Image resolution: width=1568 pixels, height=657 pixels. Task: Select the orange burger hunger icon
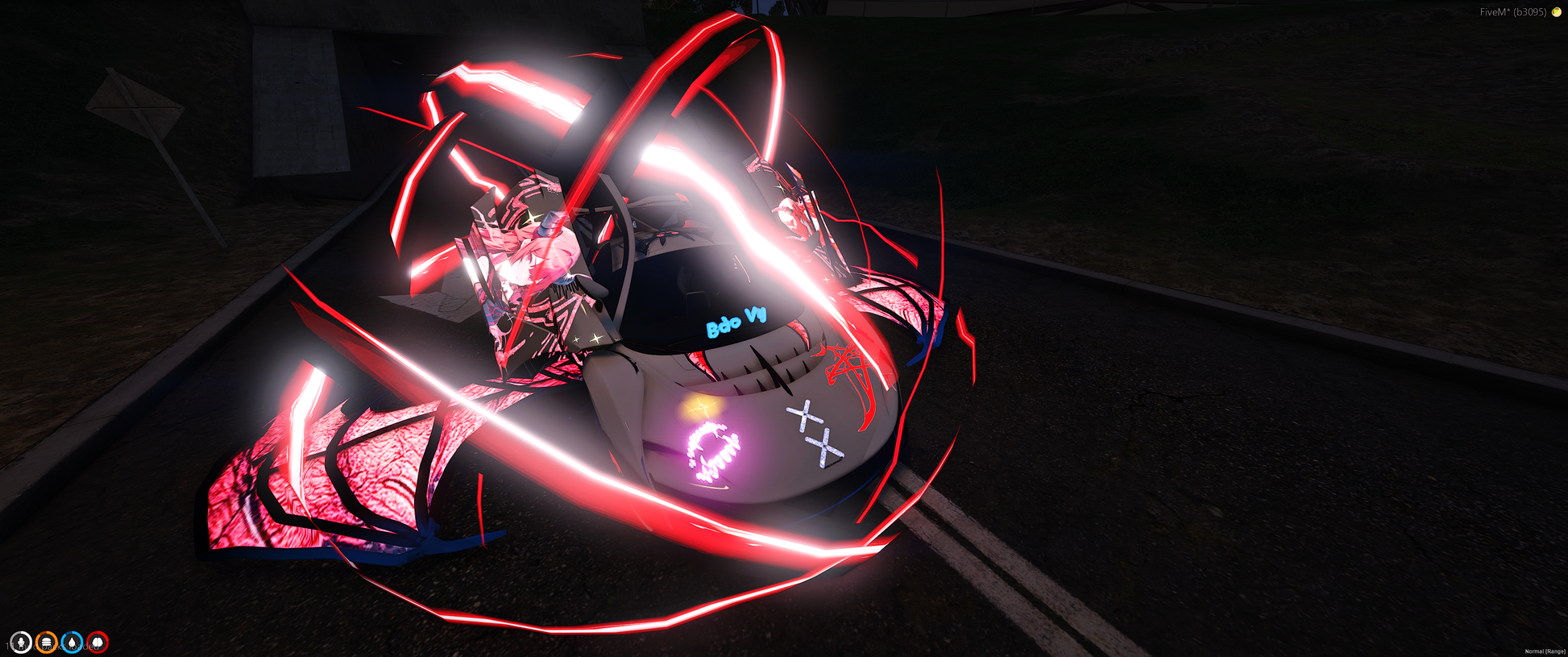[47, 642]
